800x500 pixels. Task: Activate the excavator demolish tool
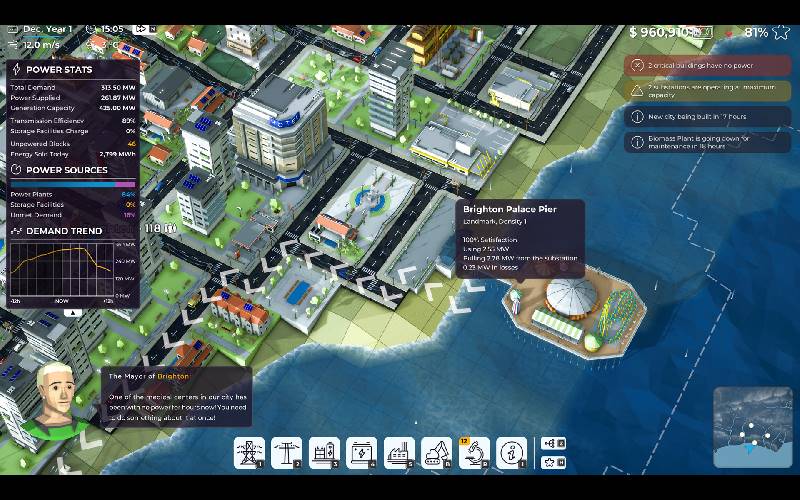(436, 452)
